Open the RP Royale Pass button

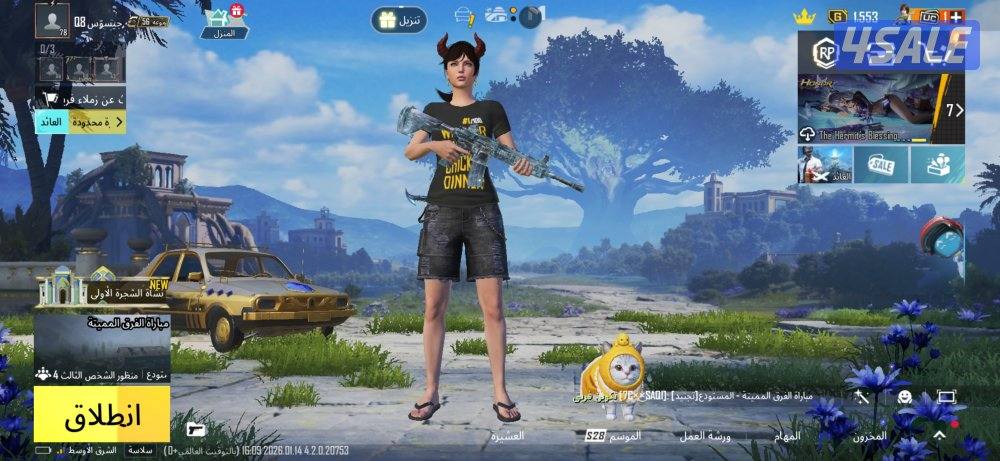point(825,52)
